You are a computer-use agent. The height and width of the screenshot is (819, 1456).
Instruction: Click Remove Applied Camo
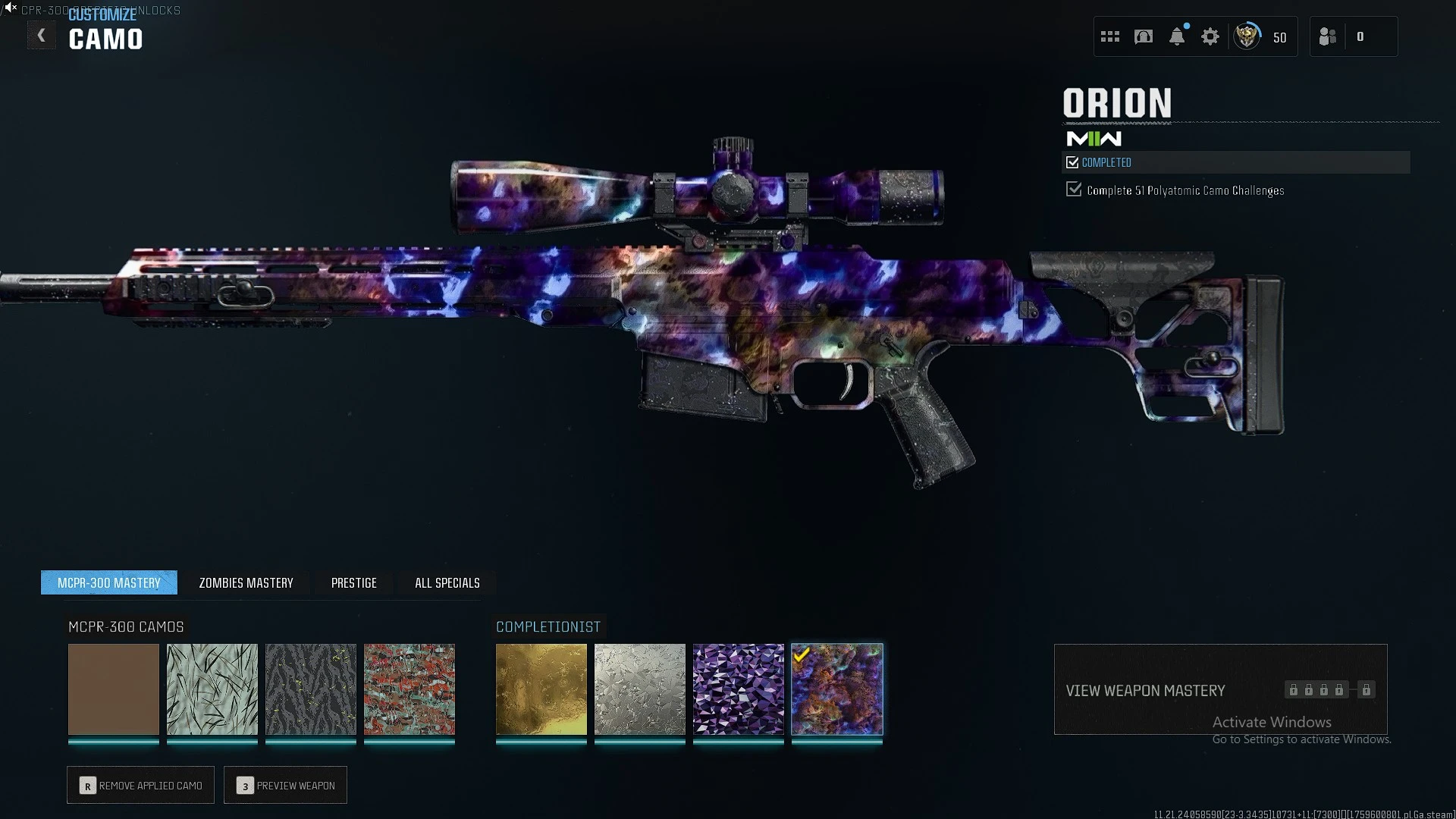[x=141, y=785]
